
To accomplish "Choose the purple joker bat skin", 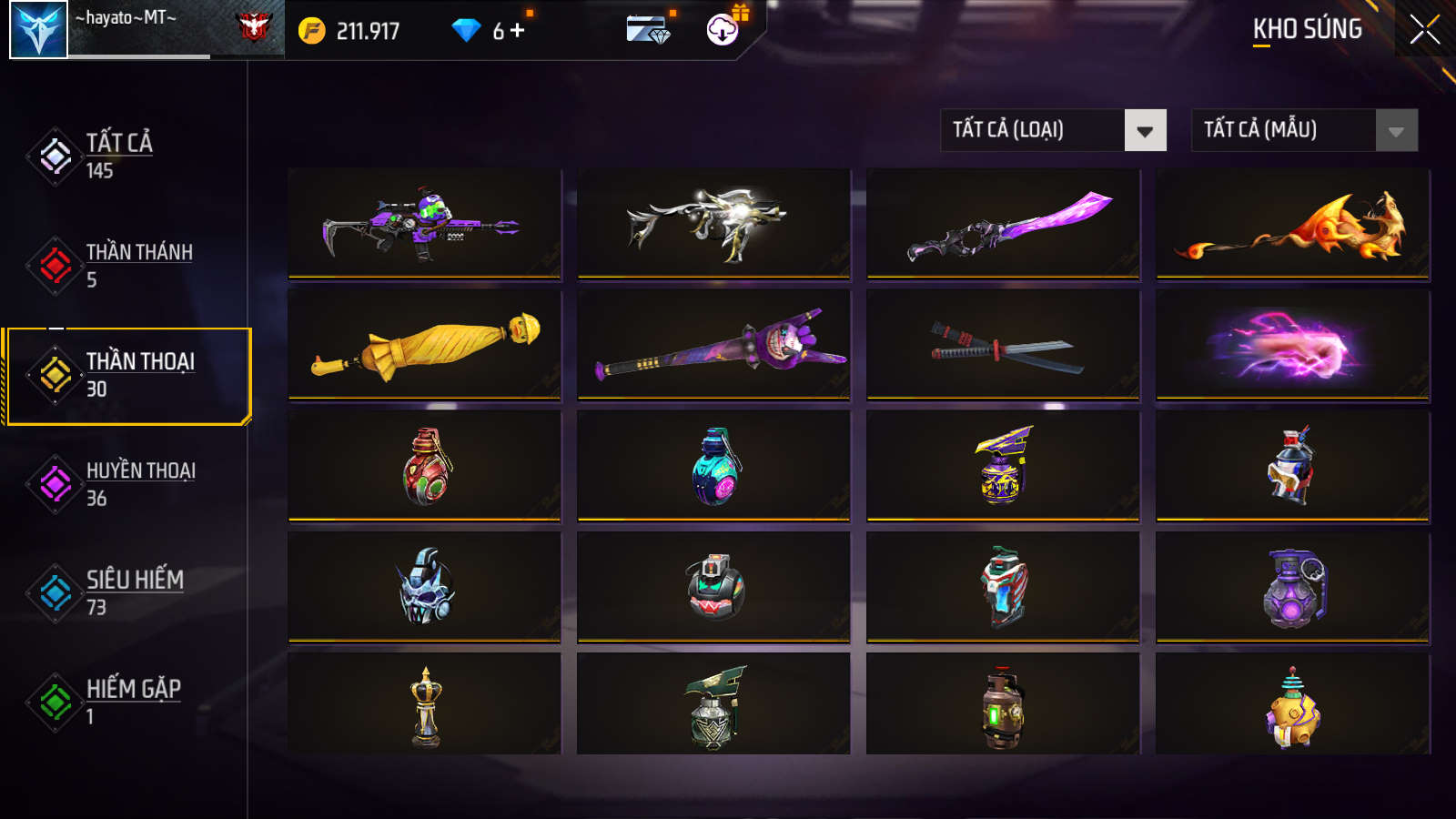I will [713, 345].
